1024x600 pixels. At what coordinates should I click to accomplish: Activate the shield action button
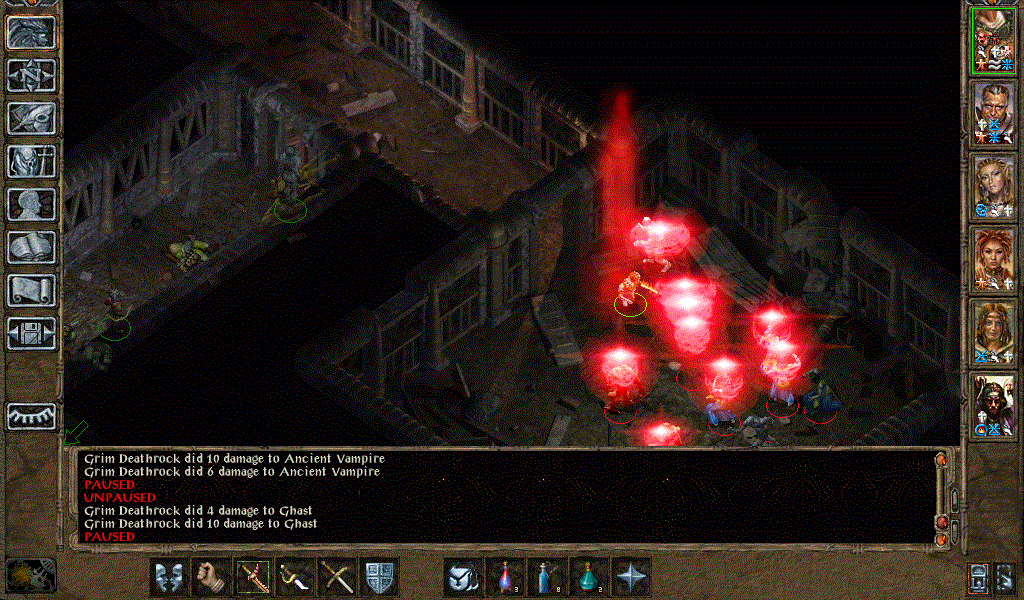point(379,576)
